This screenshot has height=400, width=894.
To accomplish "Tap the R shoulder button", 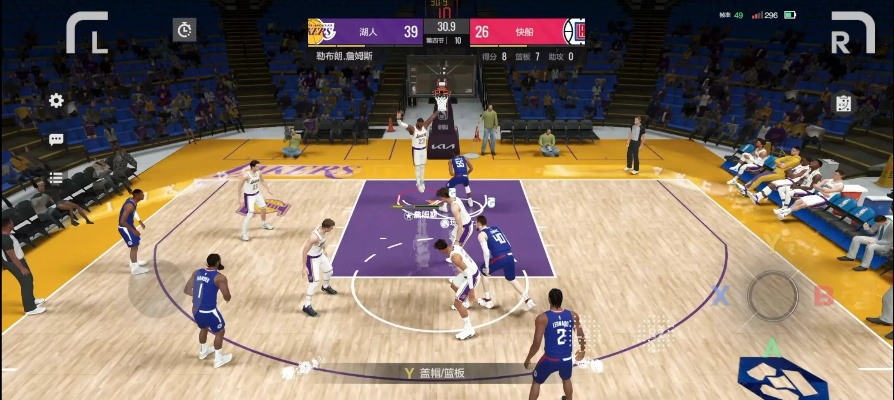I will [852, 32].
